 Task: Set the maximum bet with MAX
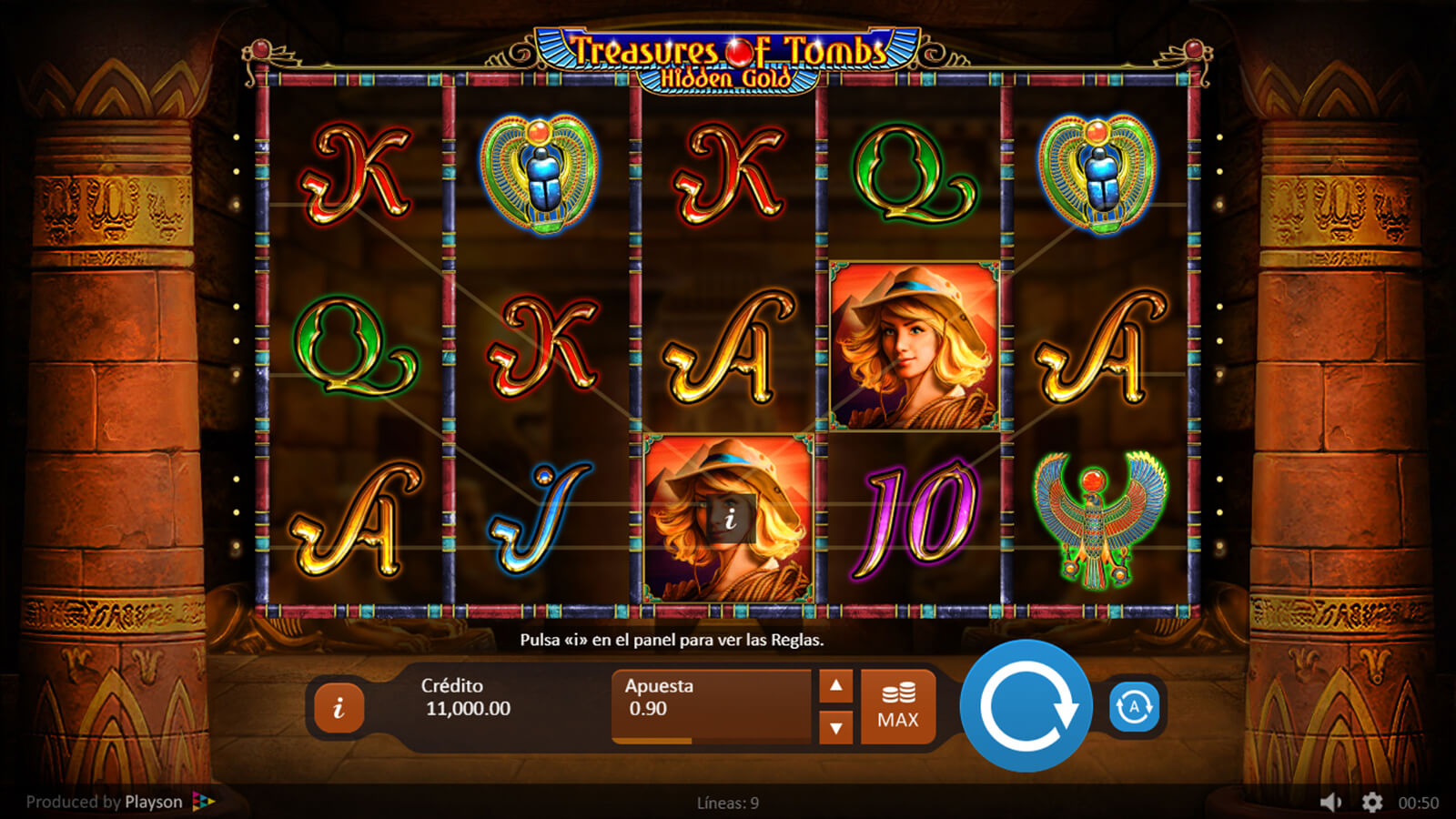pos(897,707)
